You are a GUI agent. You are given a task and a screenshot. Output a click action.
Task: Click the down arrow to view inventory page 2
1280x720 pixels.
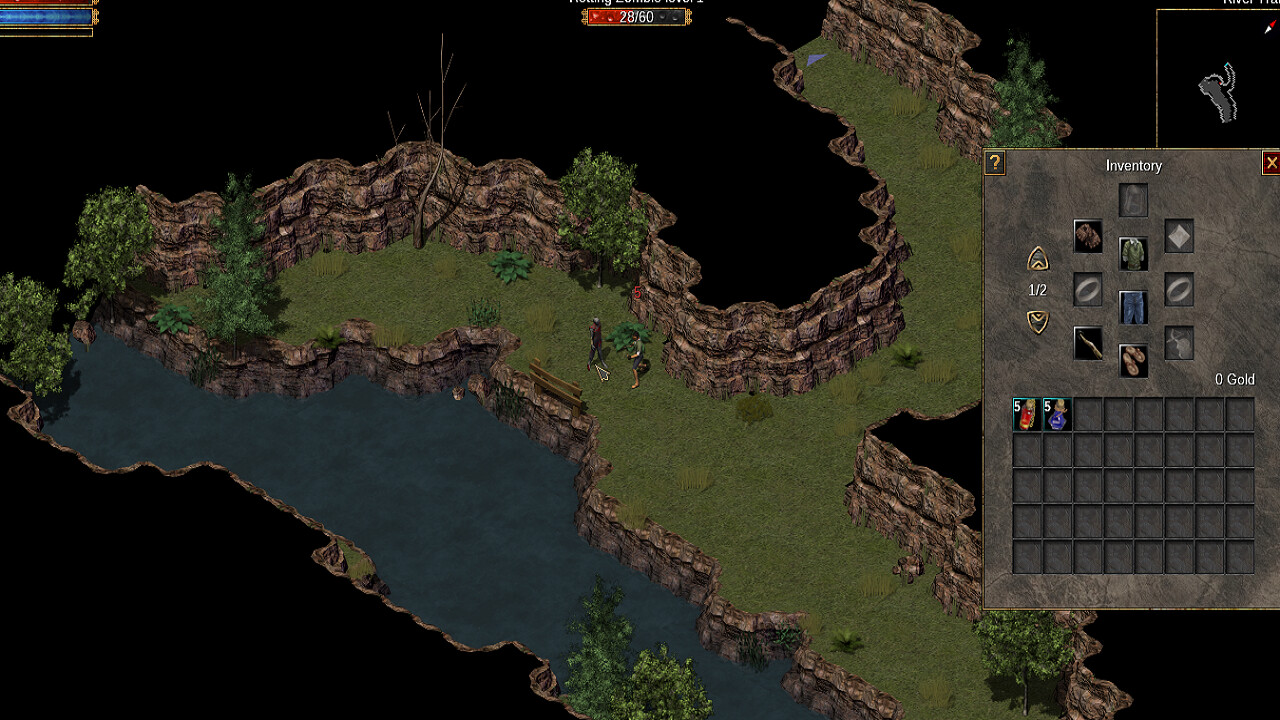click(1038, 319)
